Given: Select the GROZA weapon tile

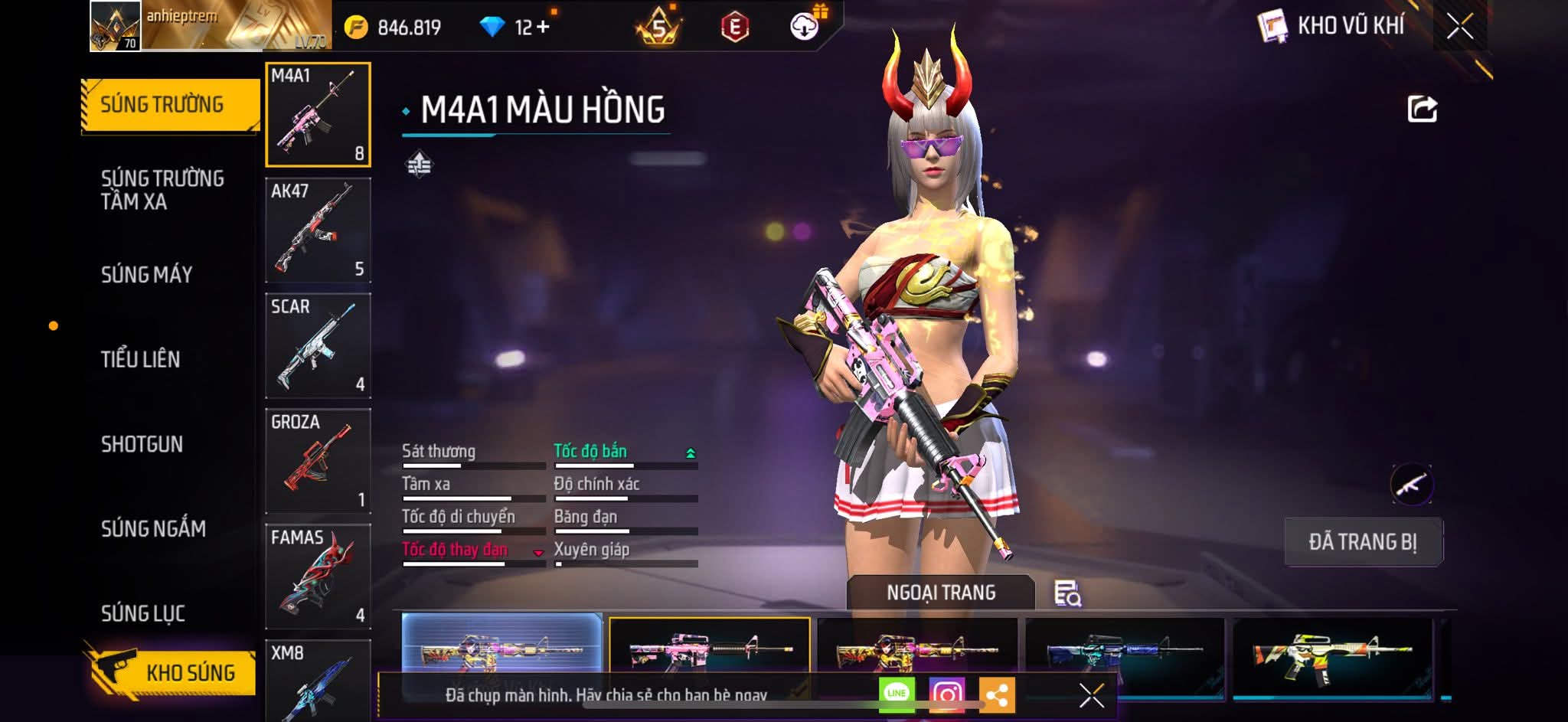Looking at the screenshot, I should pyautogui.click(x=318, y=462).
